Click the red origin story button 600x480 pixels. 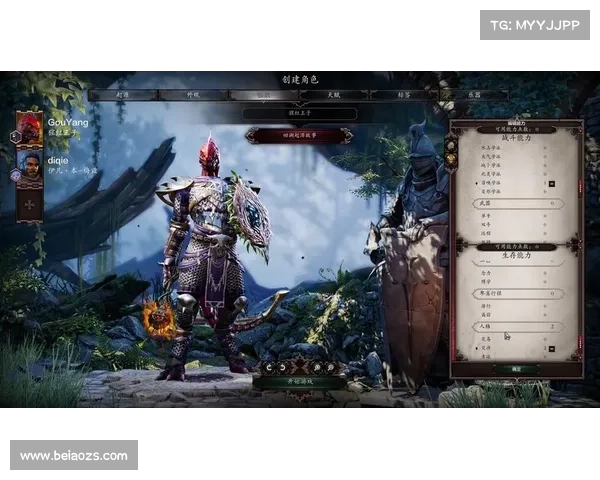300,134
